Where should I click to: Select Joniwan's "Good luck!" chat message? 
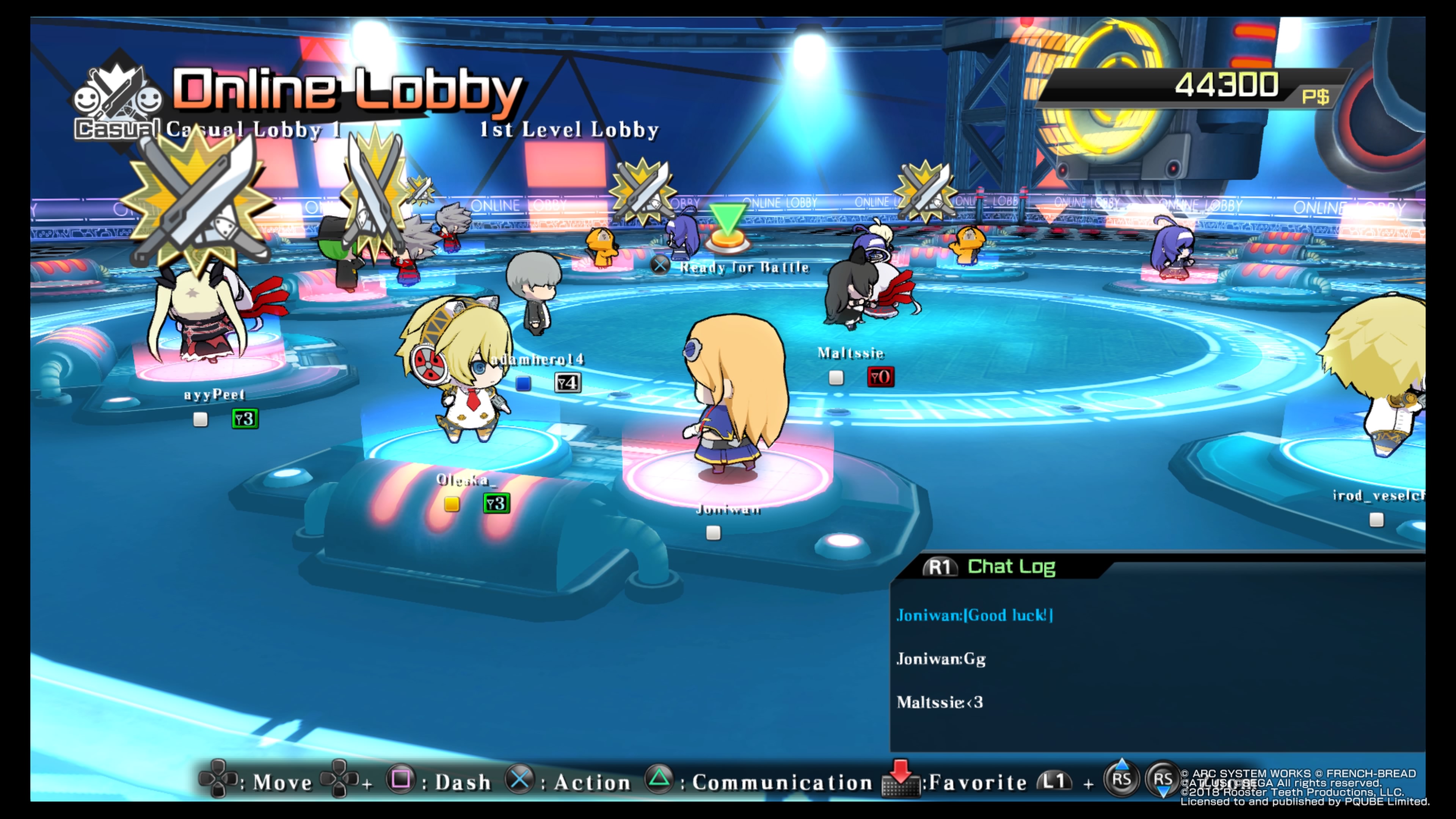point(974,615)
